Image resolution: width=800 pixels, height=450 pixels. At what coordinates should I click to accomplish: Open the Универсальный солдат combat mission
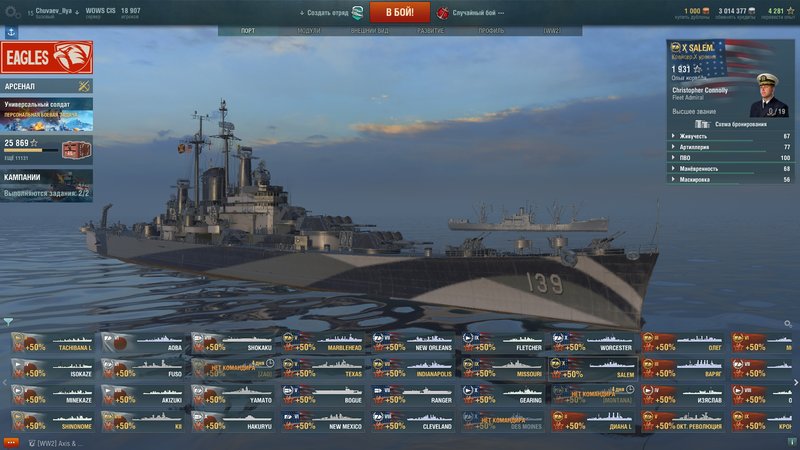[47, 114]
